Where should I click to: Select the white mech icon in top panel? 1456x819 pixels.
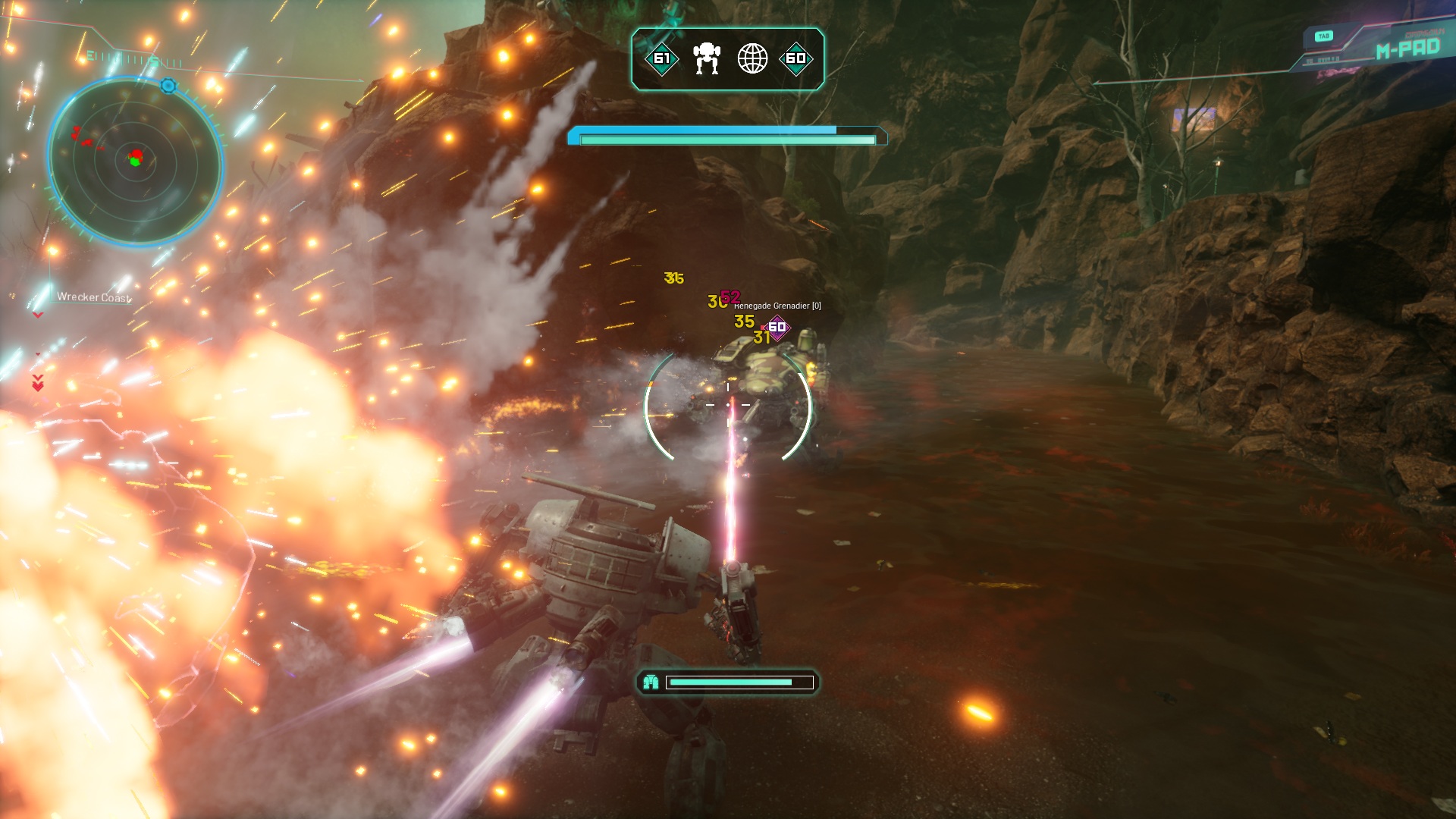(706, 58)
